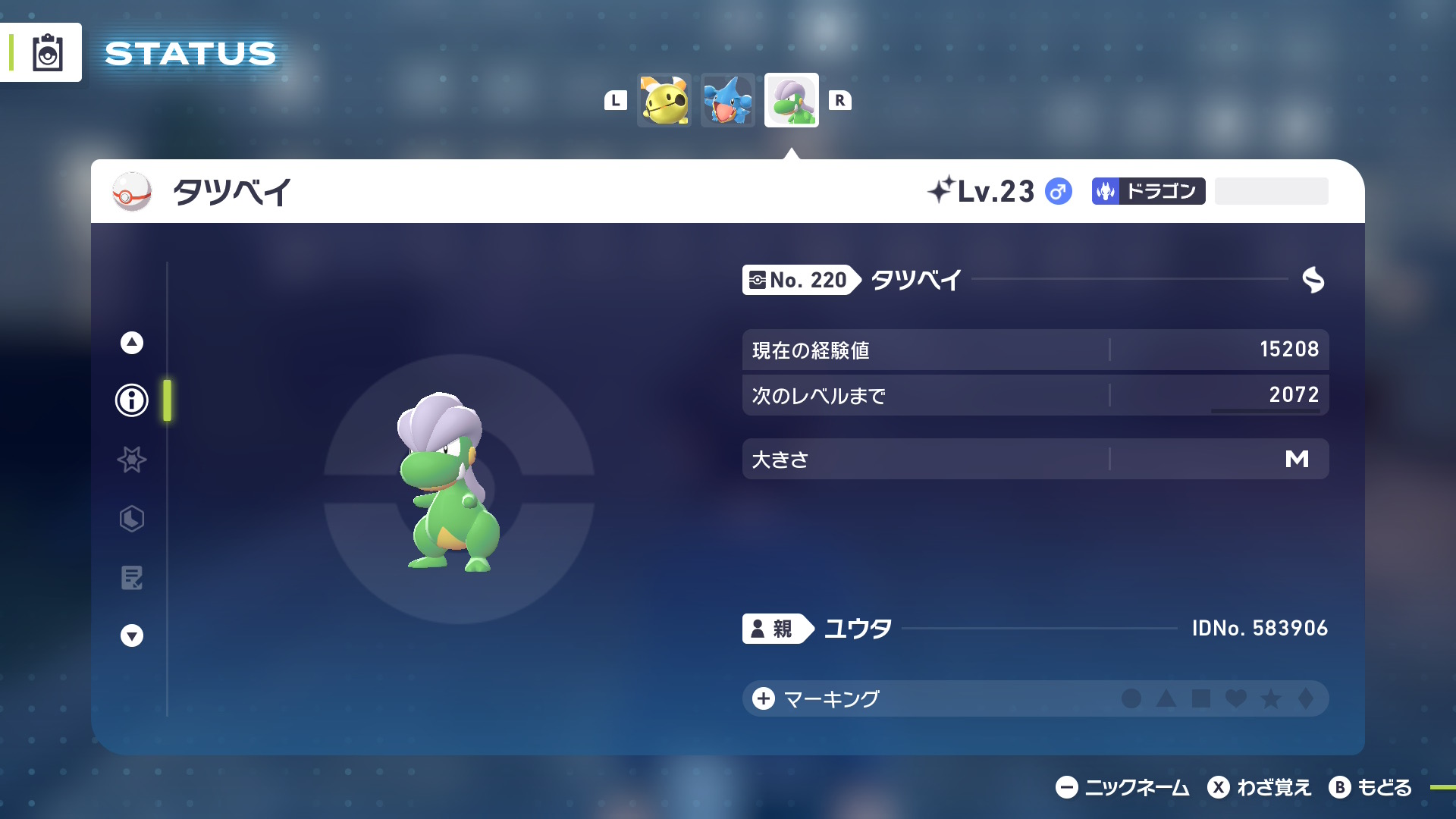
Task: Click the male gender symbol
Action: 1059,192
